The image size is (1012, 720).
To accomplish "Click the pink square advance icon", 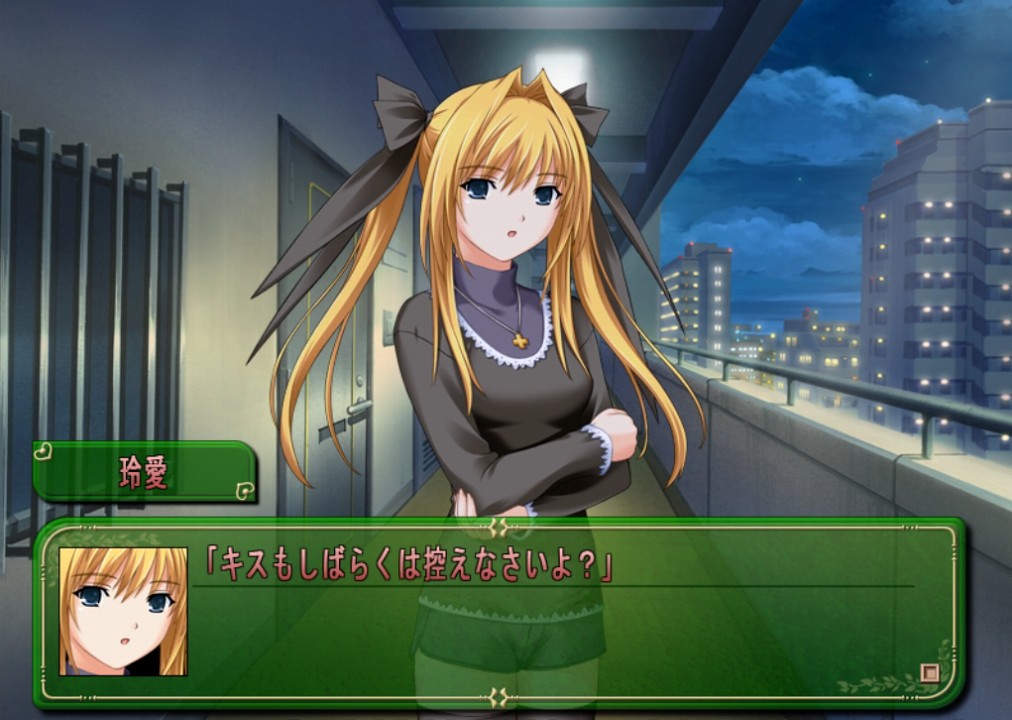I will pyautogui.click(x=929, y=673).
